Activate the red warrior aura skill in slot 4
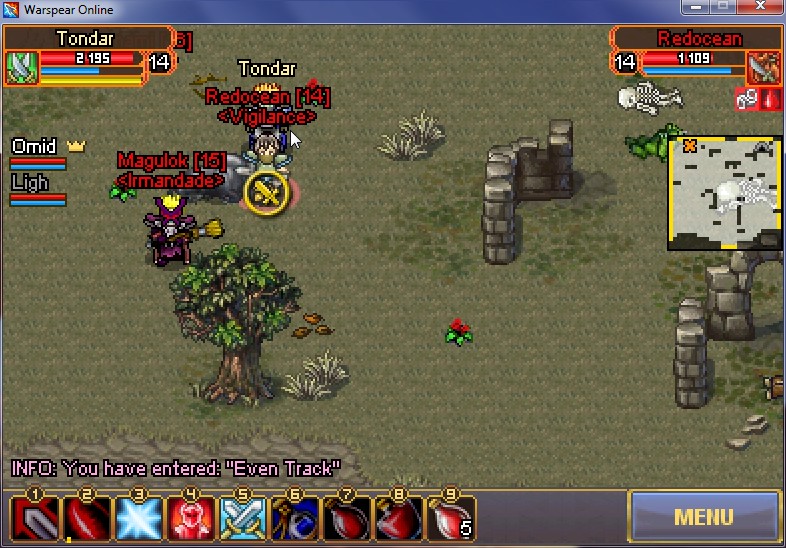This screenshot has width=786, height=548. 190,519
